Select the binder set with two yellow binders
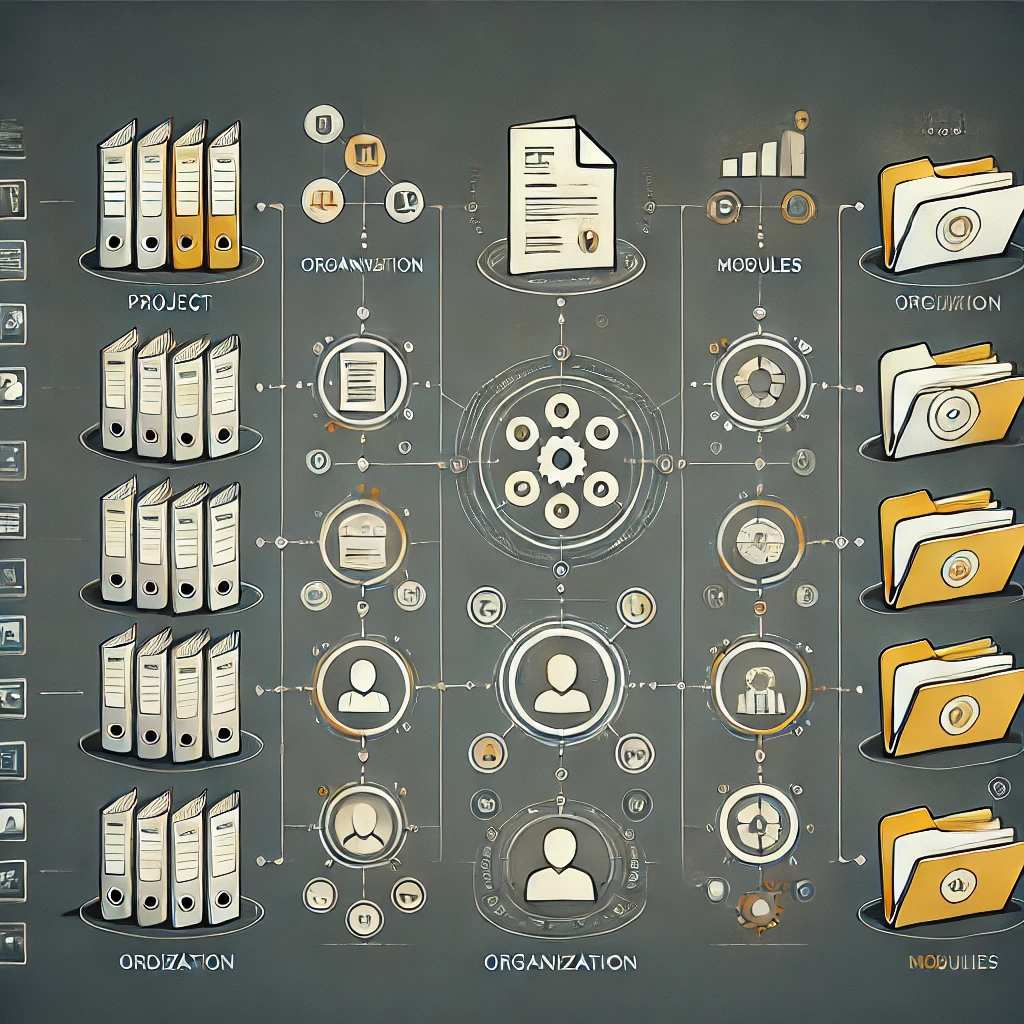This screenshot has width=1024, height=1024. (x=171, y=197)
